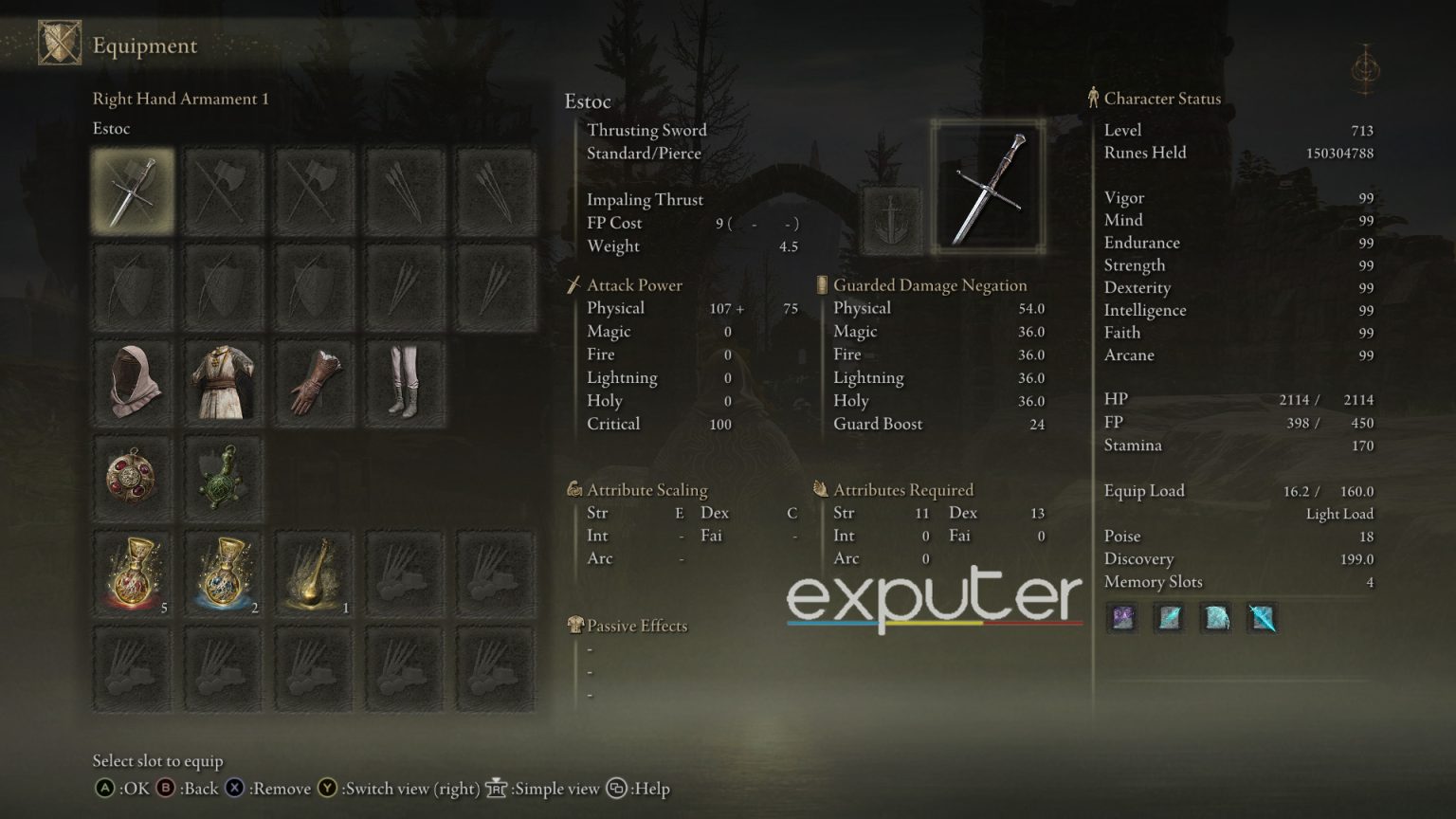Screen dimensions: 1456x819
Task: Select the gauntlets slot
Action: [x=314, y=382]
